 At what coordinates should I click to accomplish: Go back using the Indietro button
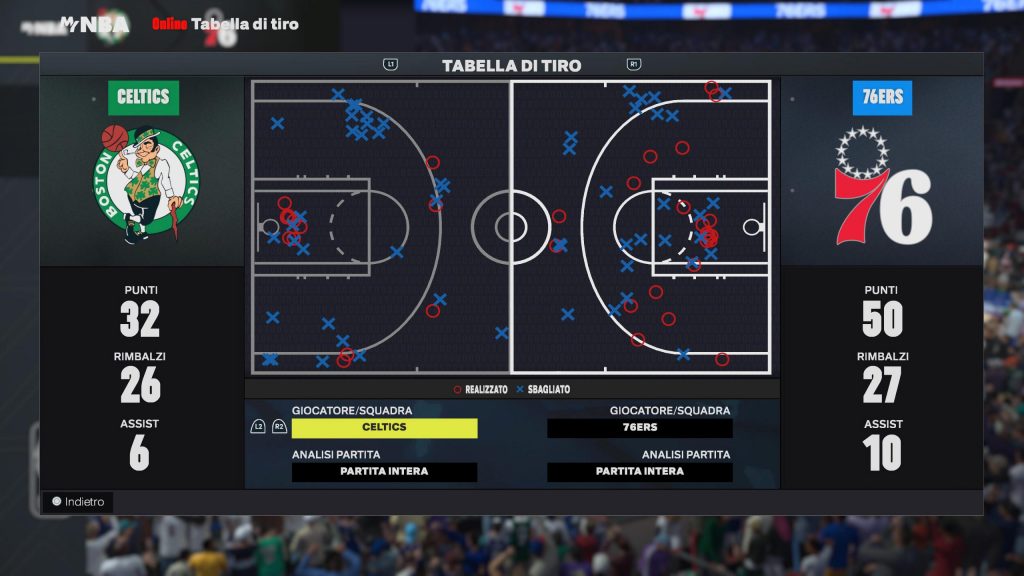pyautogui.click(x=78, y=502)
